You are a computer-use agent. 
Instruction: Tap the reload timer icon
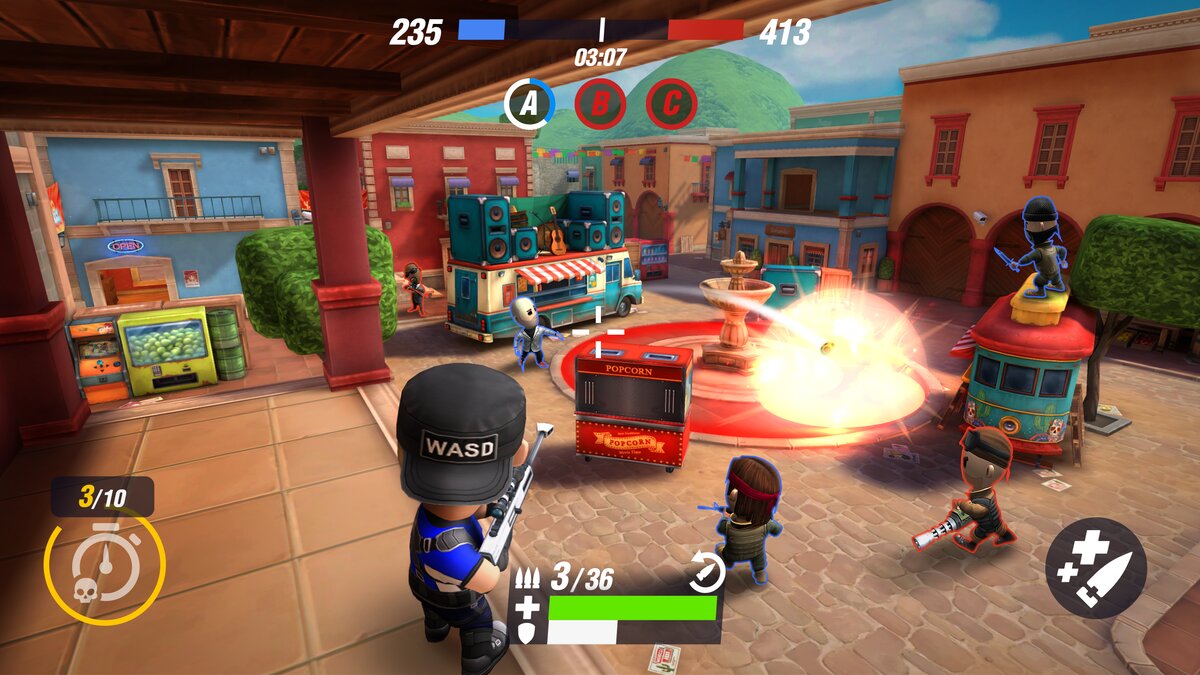(x=706, y=572)
